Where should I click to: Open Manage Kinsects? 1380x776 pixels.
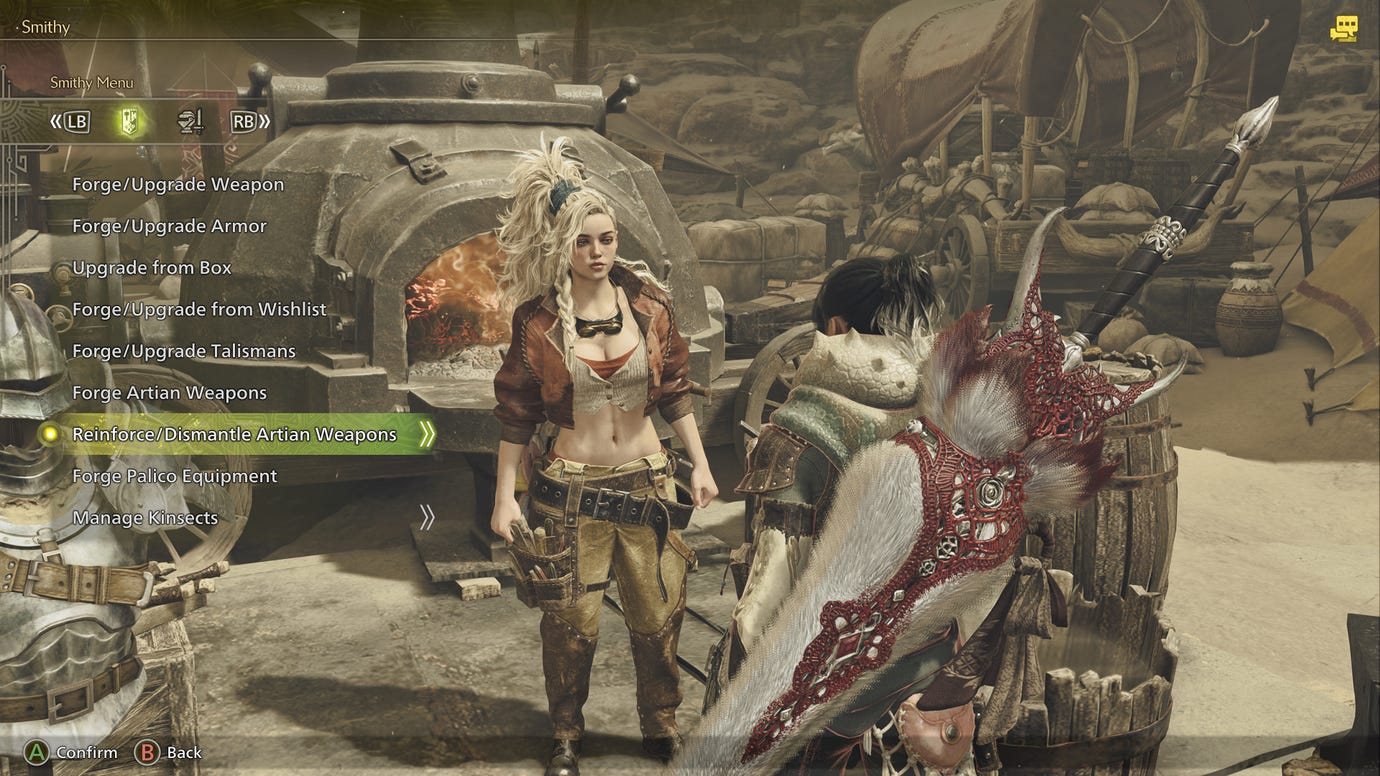pyautogui.click(x=145, y=517)
